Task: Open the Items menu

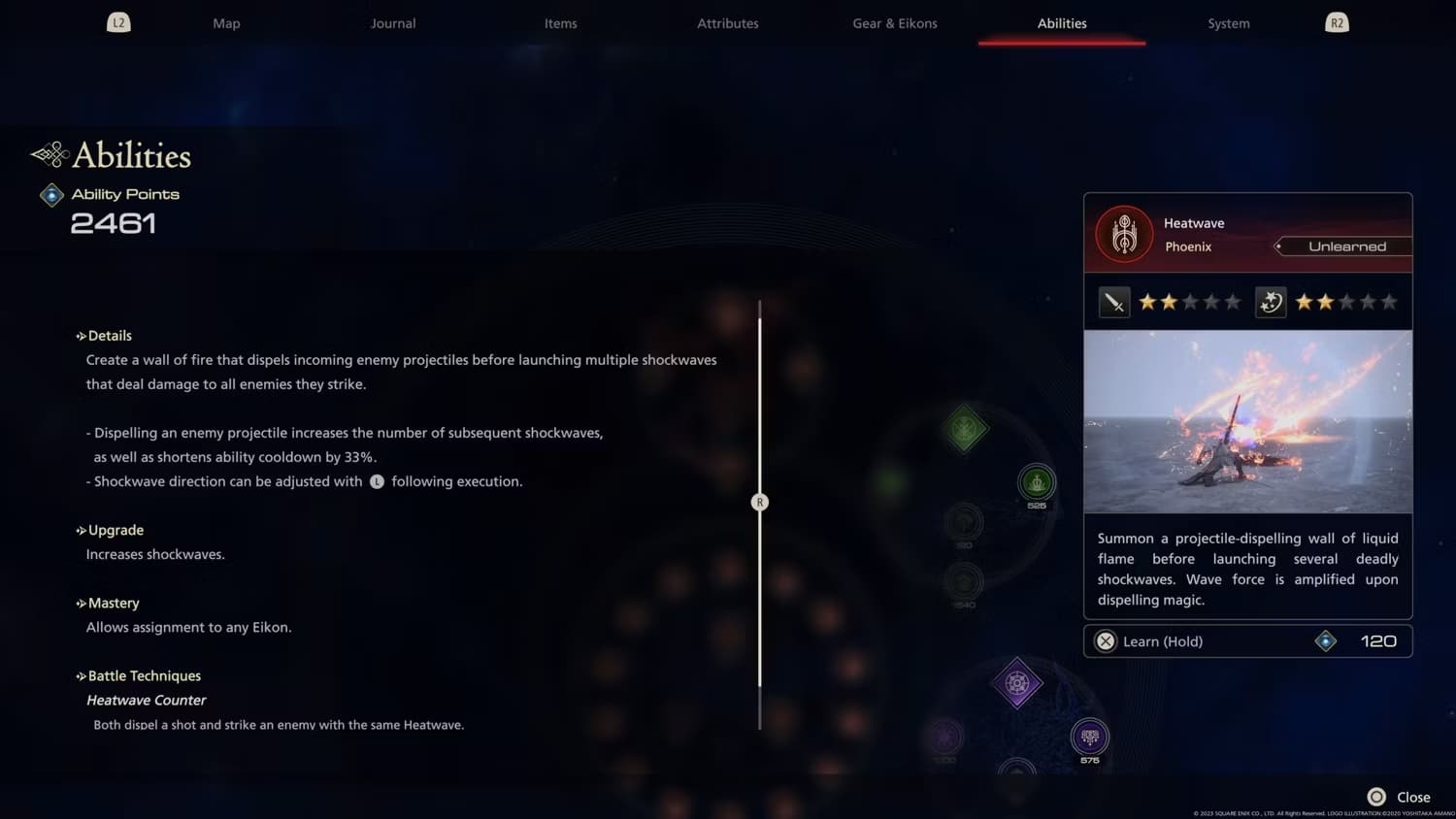Action: pos(560,23)
